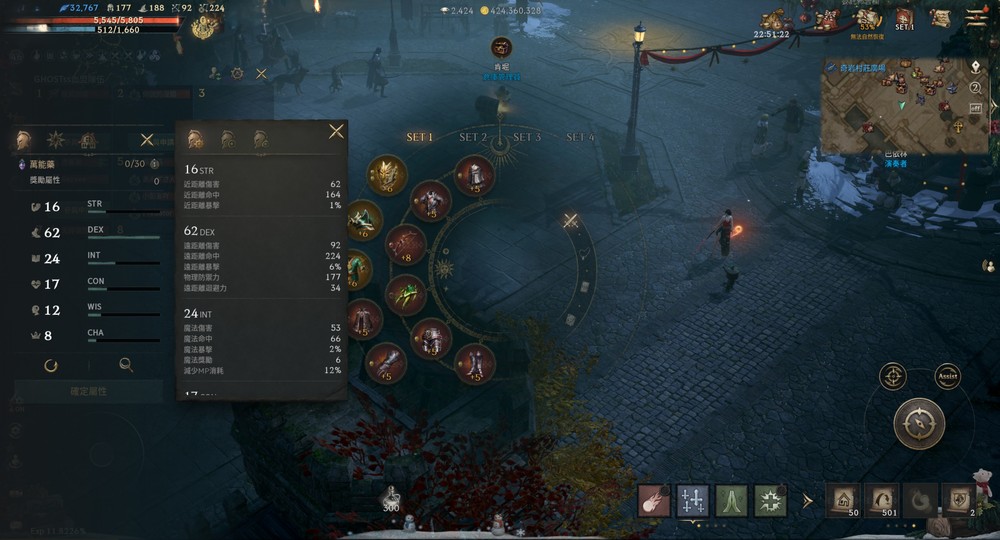Open the magnifying glass stat search

coord(126,366)
